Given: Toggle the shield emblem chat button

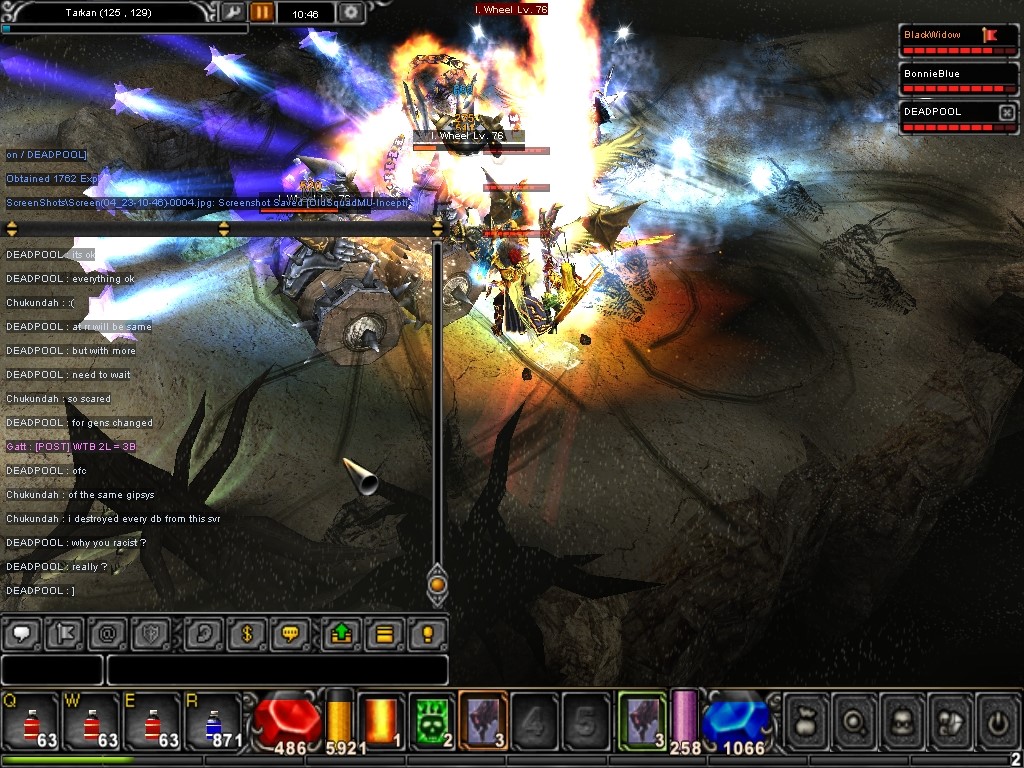Looking at the screenshot, I should [x=152, y=634].
